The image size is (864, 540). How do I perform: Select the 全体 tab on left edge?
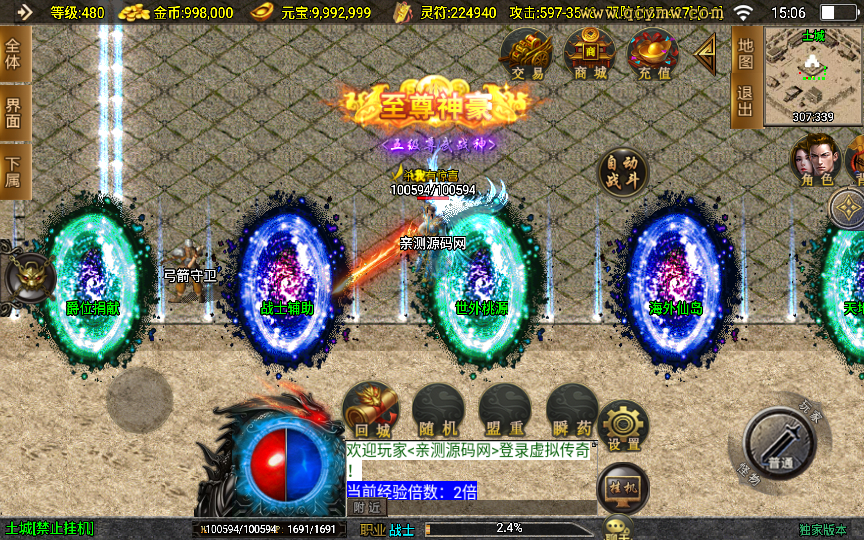13,56
